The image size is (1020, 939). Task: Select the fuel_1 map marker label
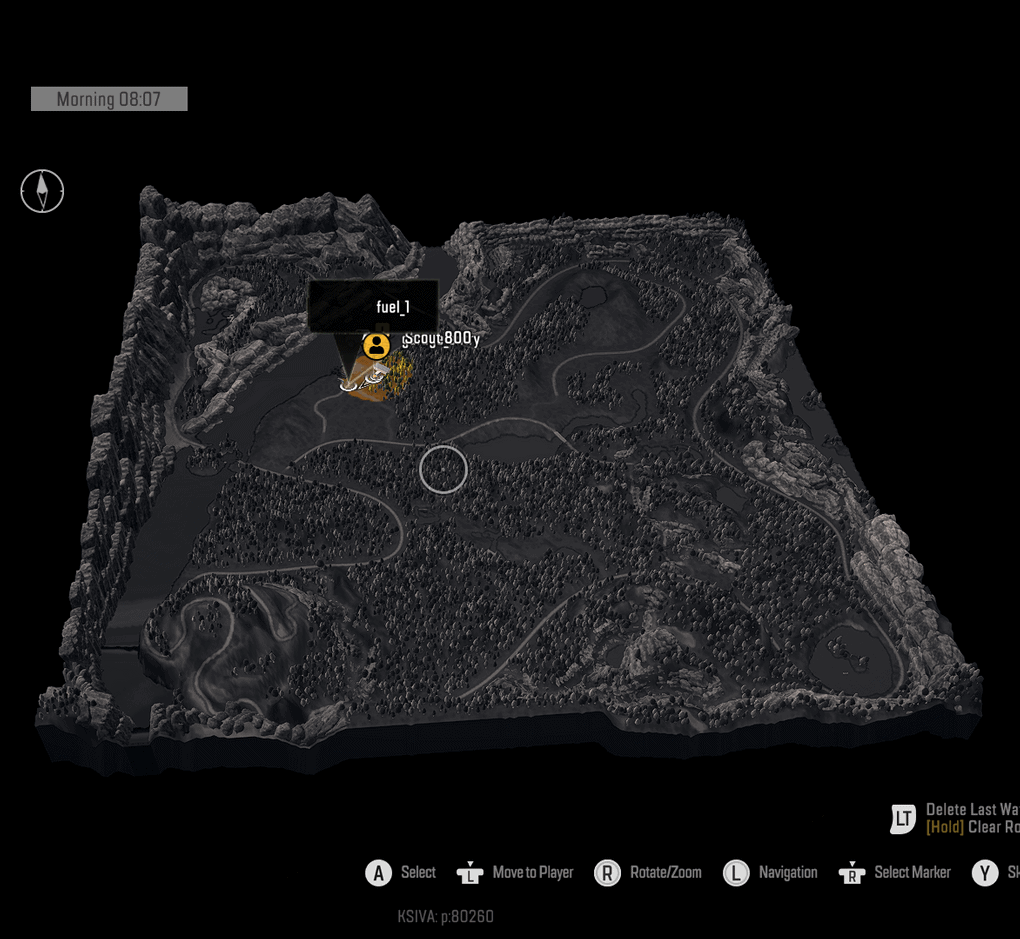[373, 306]
